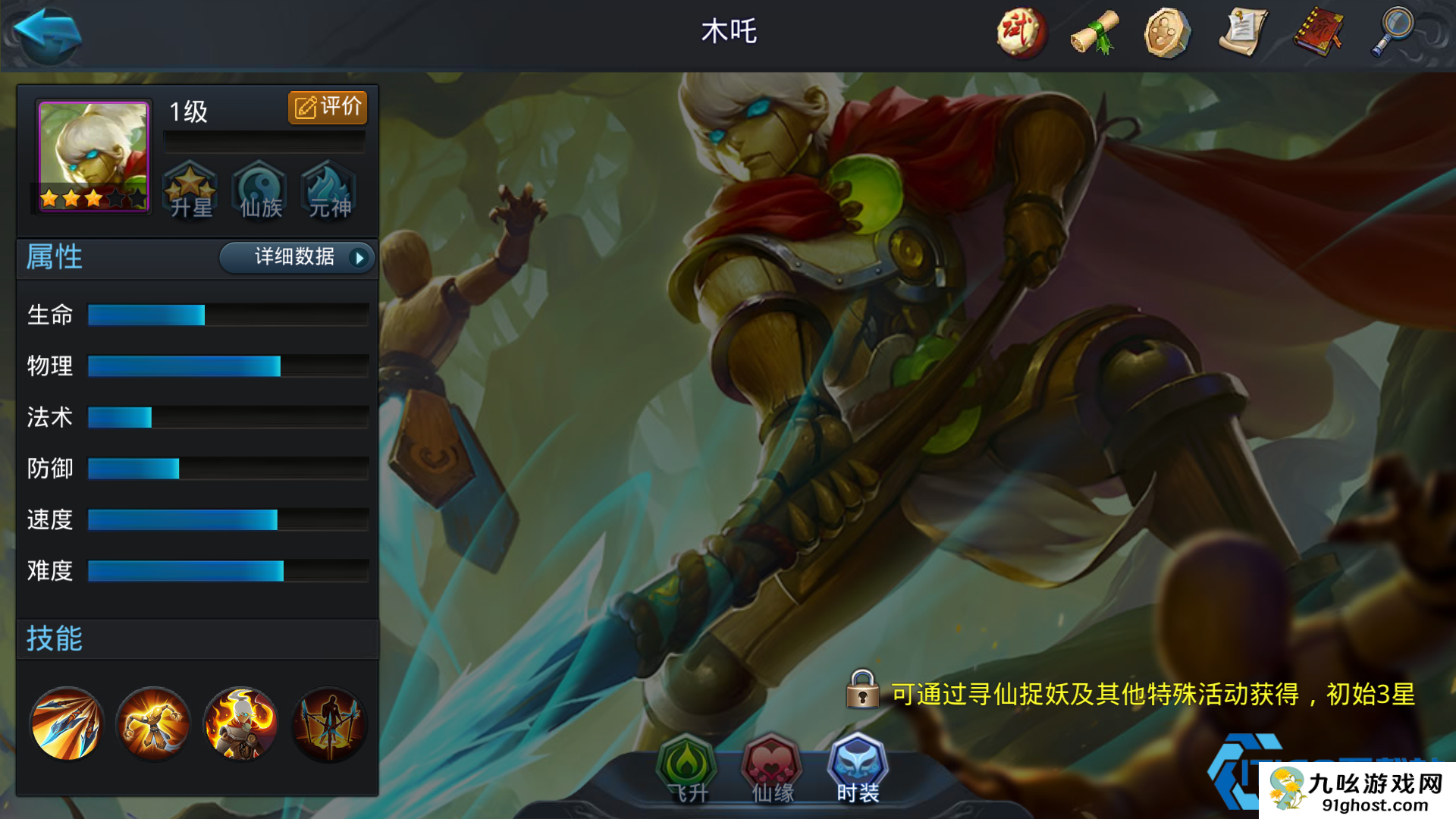
Task: Open the flaming monk skill icon
Action: pos(240,724)
